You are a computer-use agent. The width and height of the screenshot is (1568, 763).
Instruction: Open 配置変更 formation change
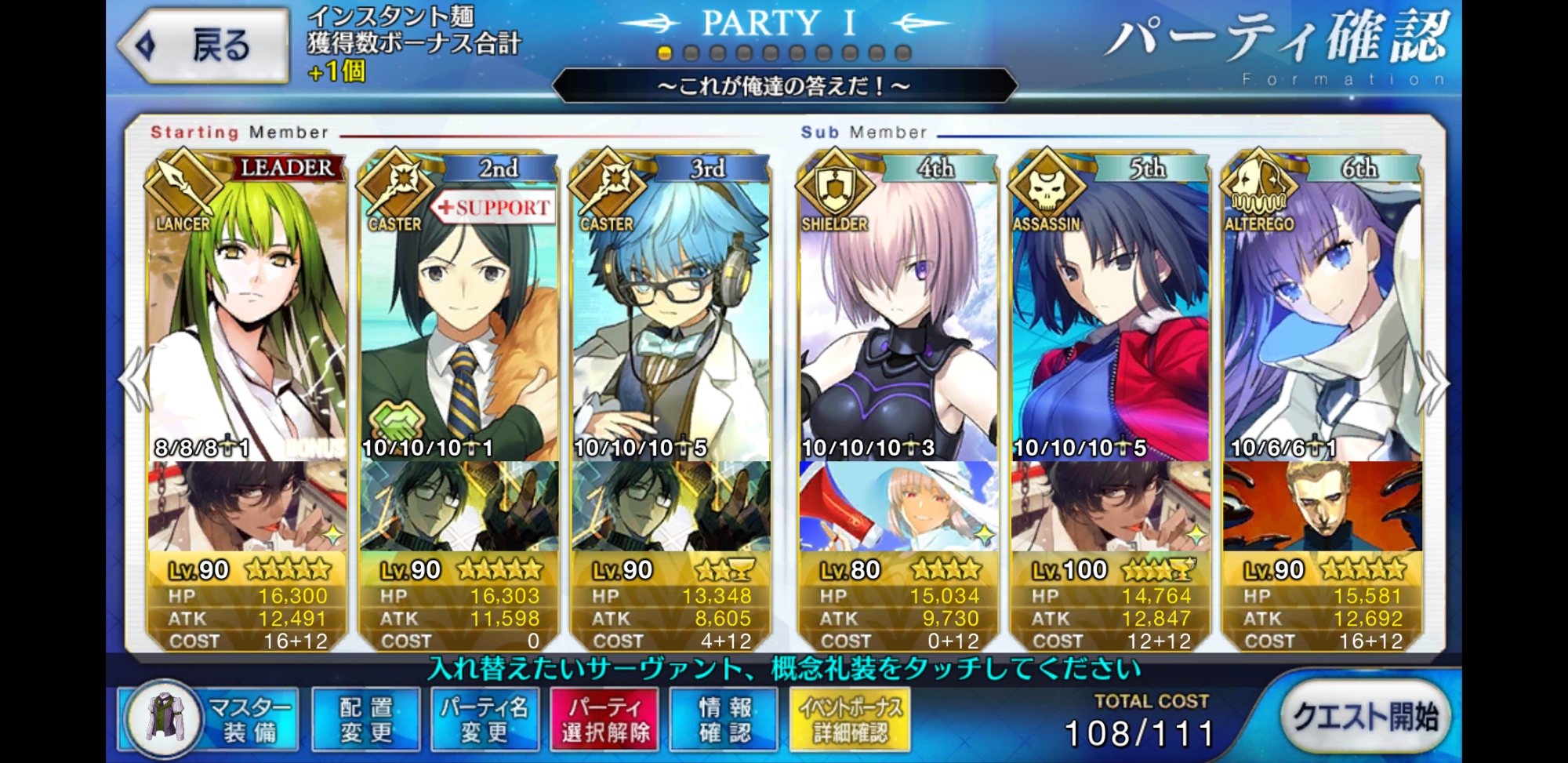(365, 719)
